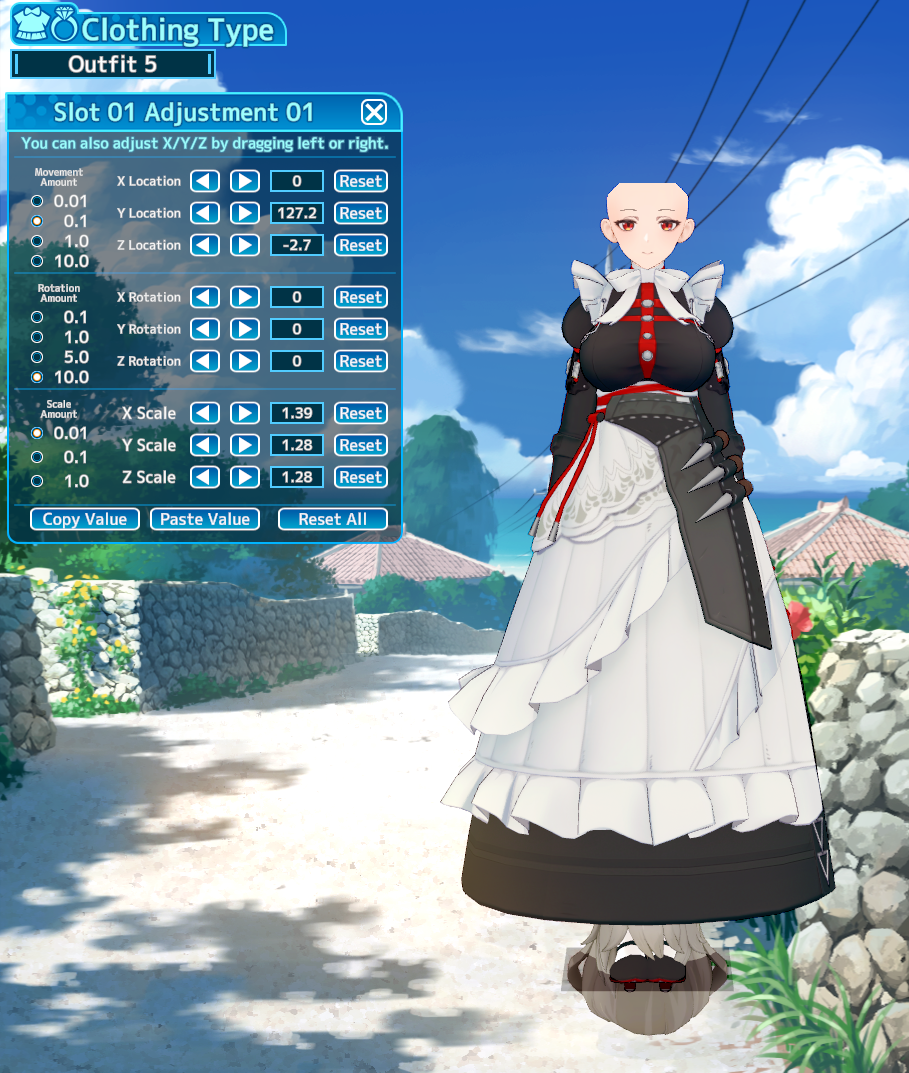This screenshot has height=1073, width=909.
Task: Edit the Y Location value field
Action: (297, 213)
